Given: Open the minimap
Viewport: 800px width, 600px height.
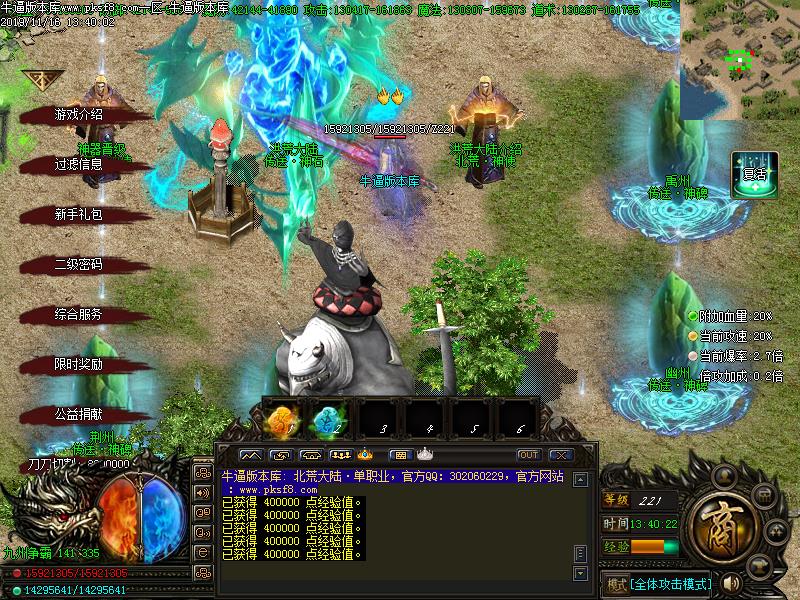Looking at the screenshot, I should click(x=739, y=60).
